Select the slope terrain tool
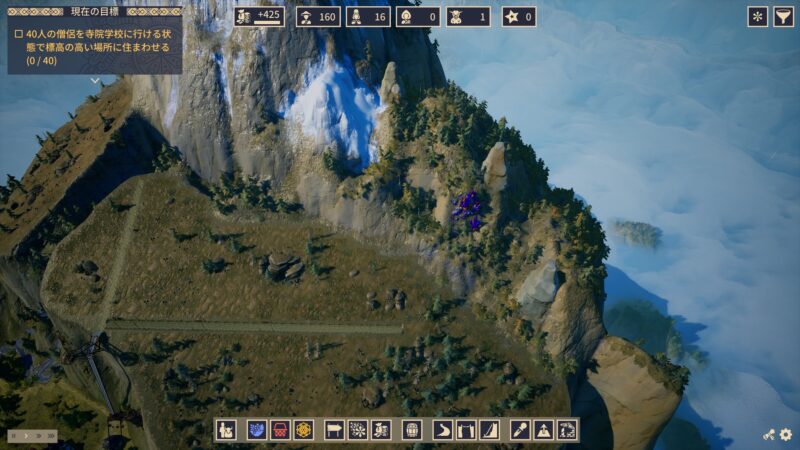 click(488, 430)
